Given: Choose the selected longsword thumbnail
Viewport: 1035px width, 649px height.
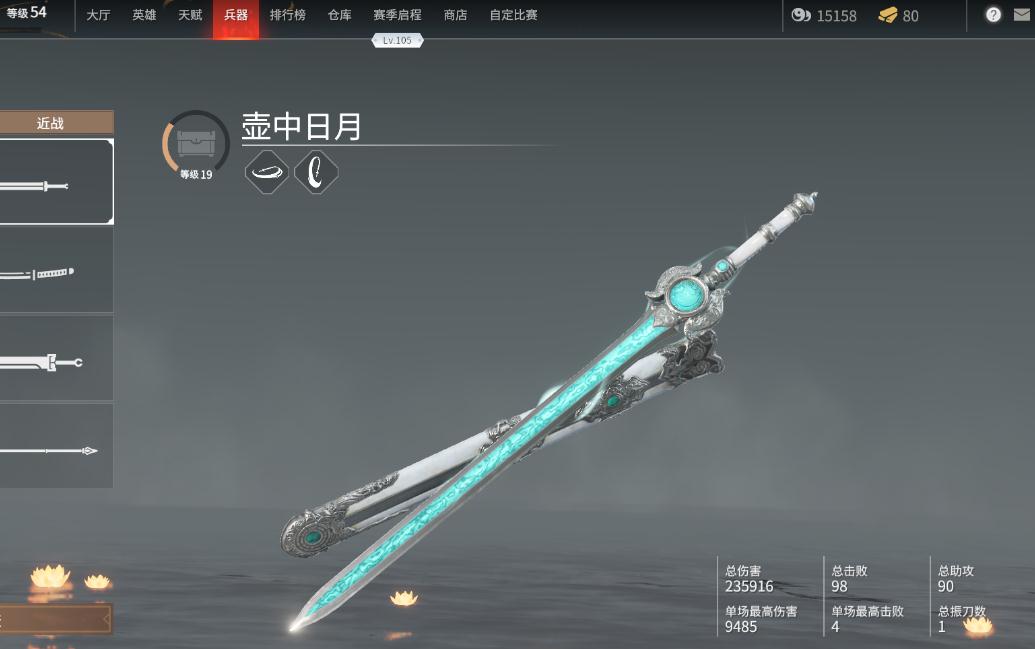Looking at the screenshot, I should (x=52, y=182).
